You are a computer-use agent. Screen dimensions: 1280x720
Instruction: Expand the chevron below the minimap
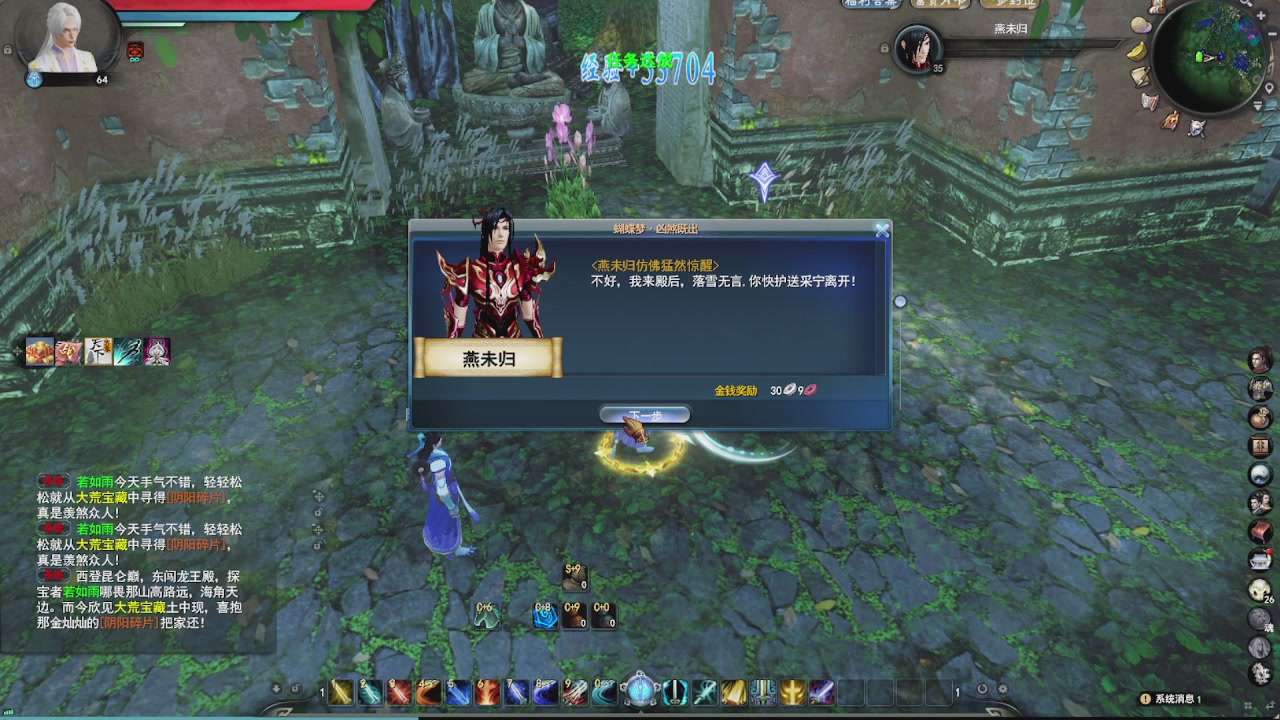[x=1258, y=104]
